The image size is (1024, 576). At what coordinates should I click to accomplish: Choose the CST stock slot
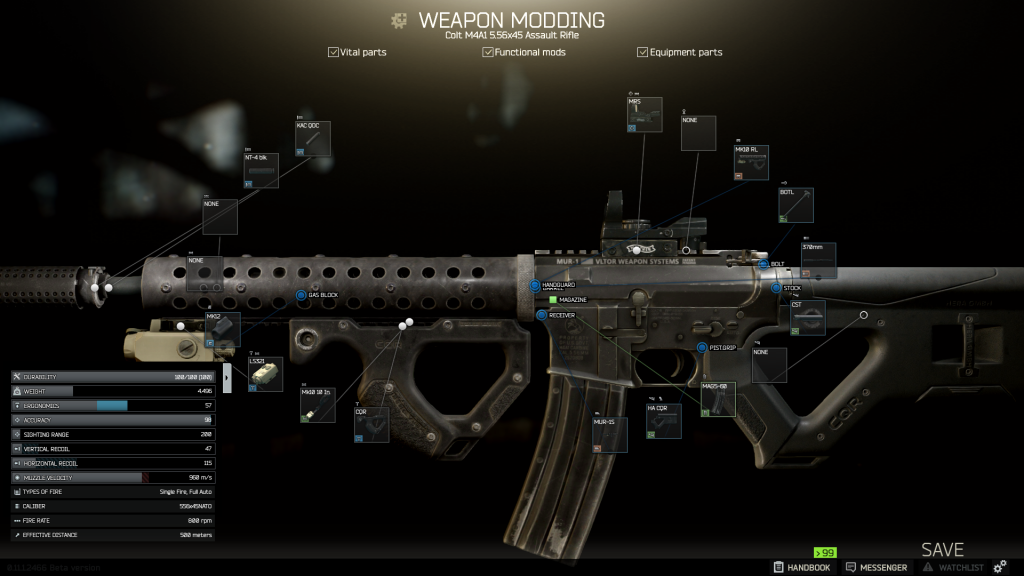(808, 317)
